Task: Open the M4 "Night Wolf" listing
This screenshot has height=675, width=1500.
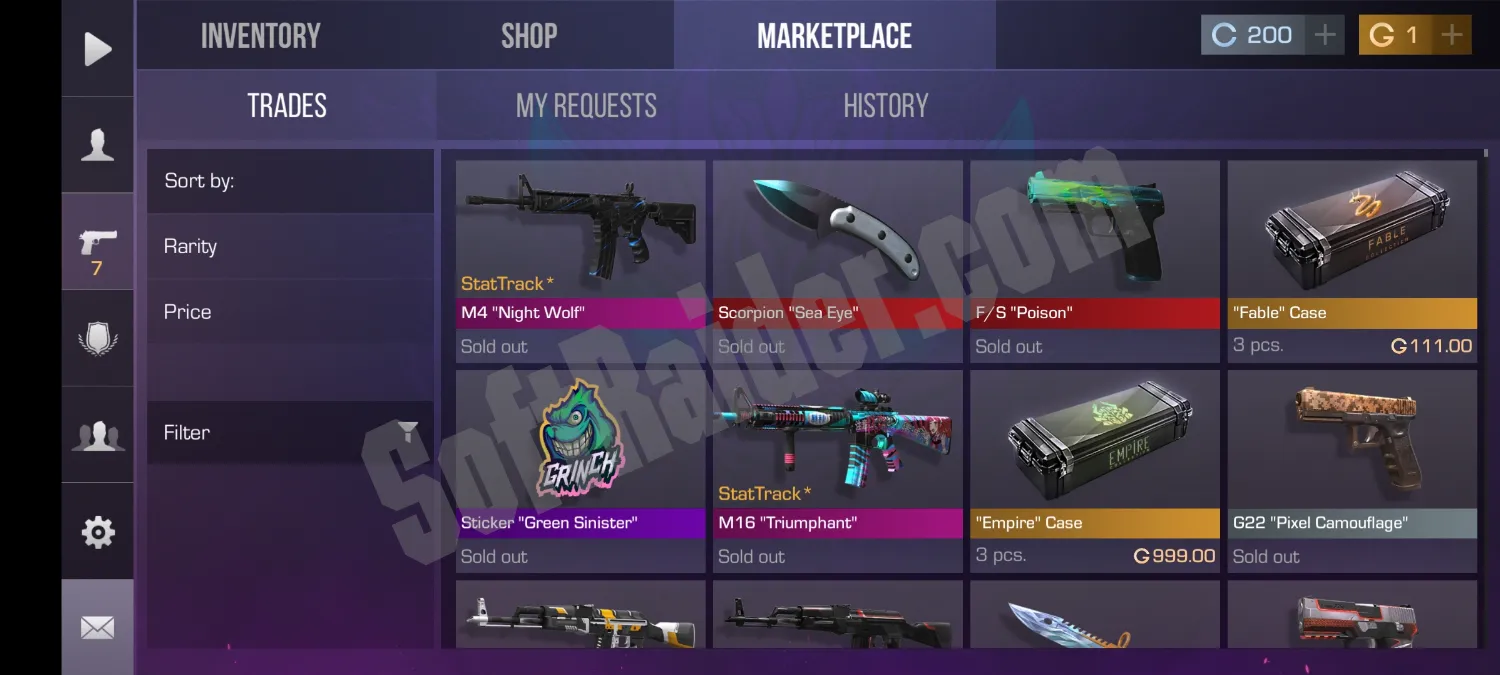Action: [x=580, y=260]
